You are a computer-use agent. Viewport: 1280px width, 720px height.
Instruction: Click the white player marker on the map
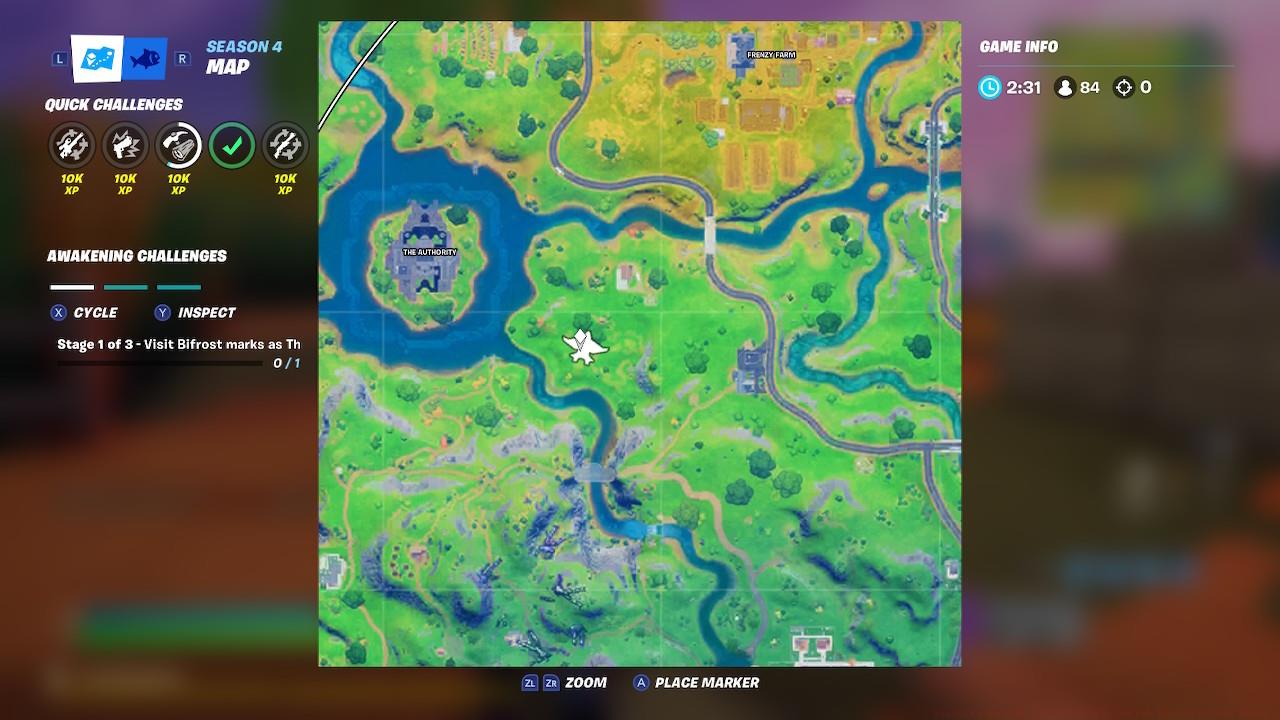tap(585, 345)
